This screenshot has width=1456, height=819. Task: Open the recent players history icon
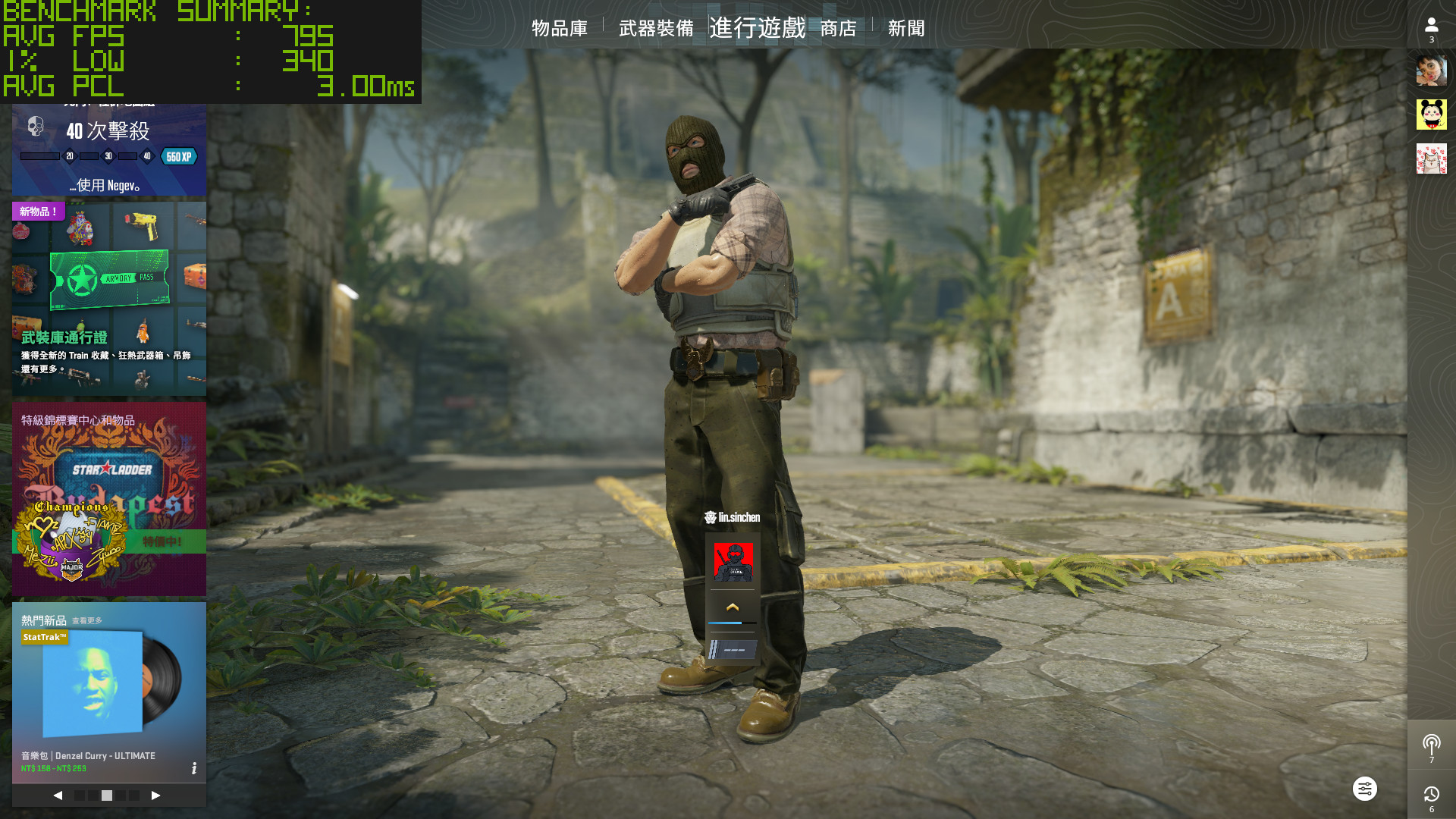click(1431, 795)
